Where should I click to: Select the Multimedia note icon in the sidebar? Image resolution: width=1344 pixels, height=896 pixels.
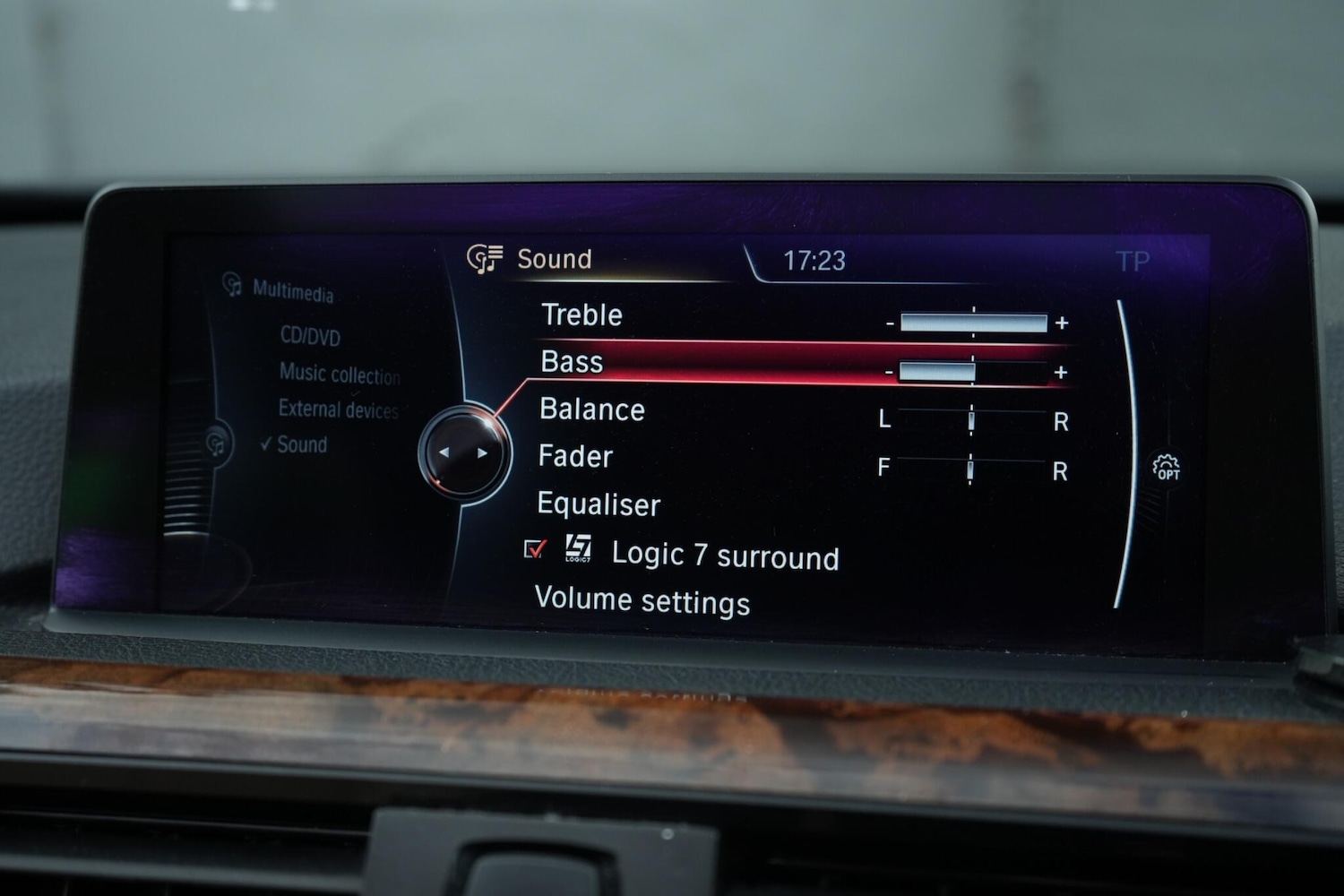(231, 287)
